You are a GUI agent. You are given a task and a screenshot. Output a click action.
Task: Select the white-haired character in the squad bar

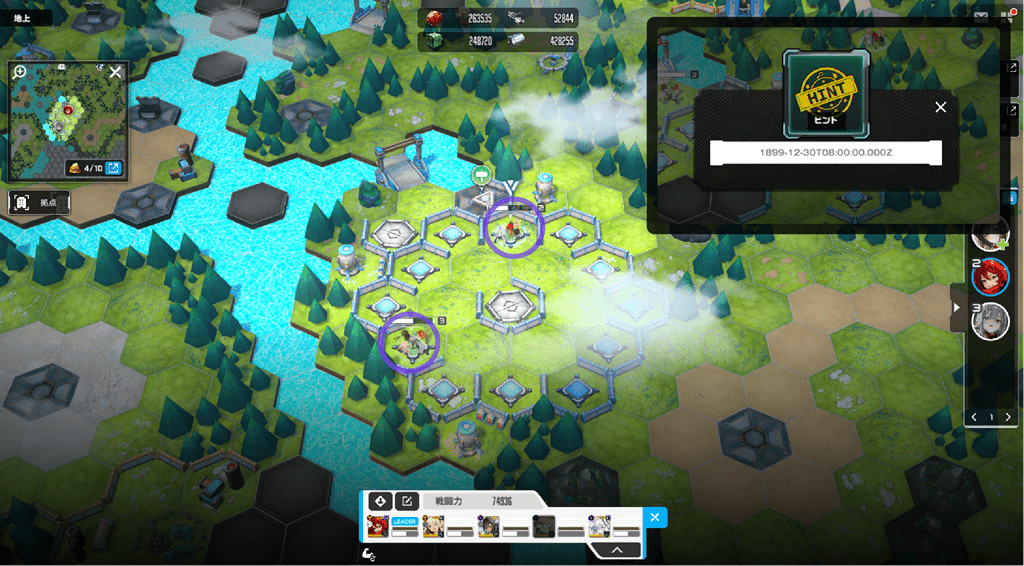(x=599, y=526)
